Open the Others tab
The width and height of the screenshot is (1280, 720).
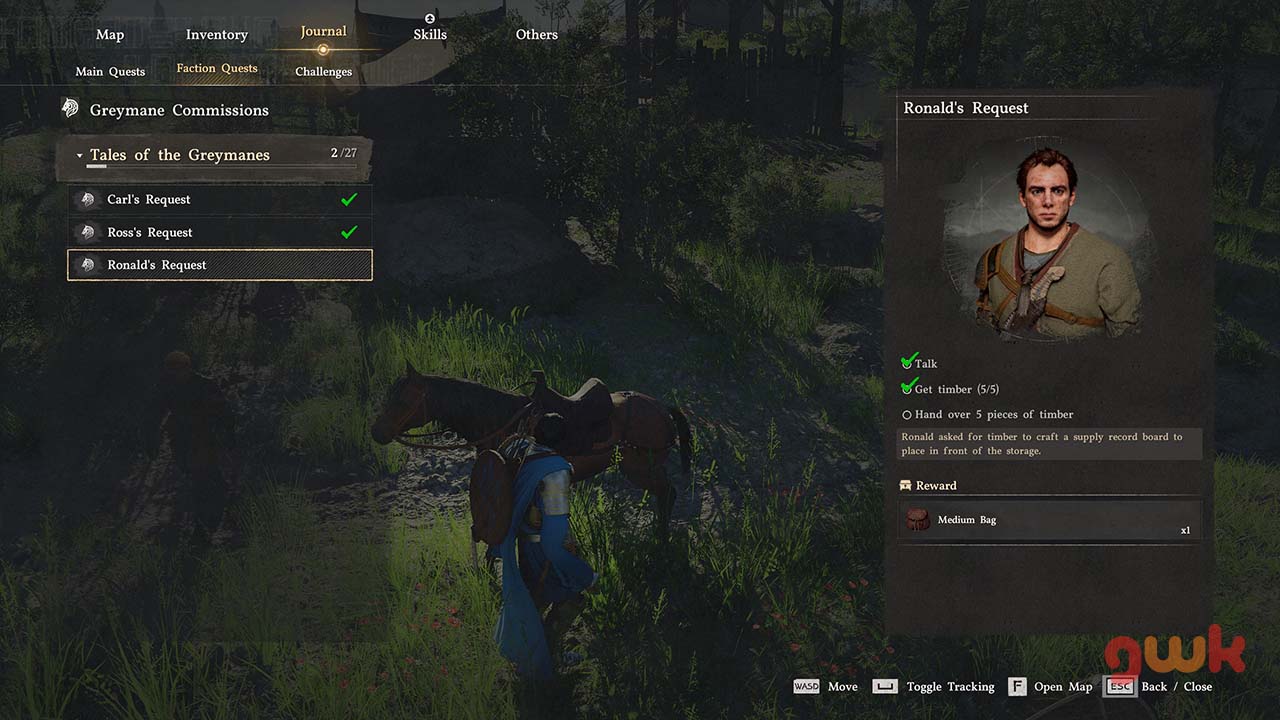pyautogui.click(x=536, y=35)
